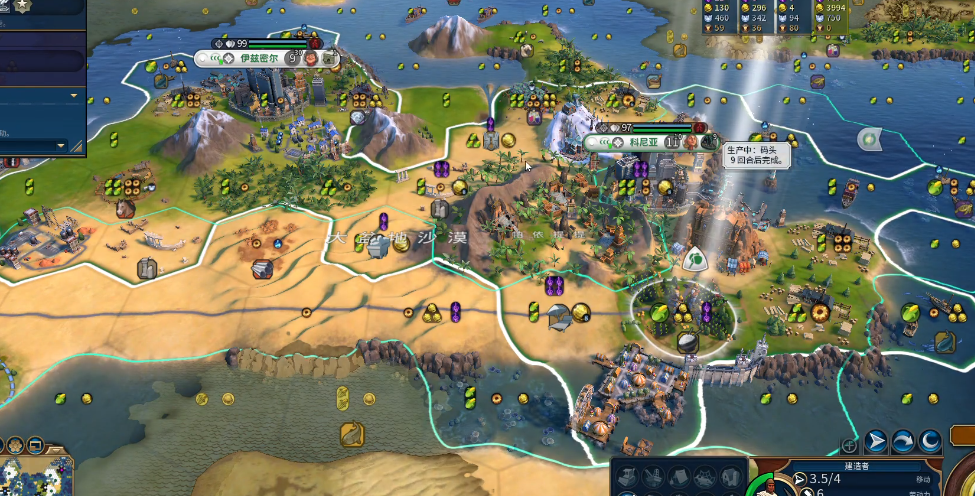975x496 pixels.
Task: Click the 科尼亚 production queue icon
Action: (708, 142)
